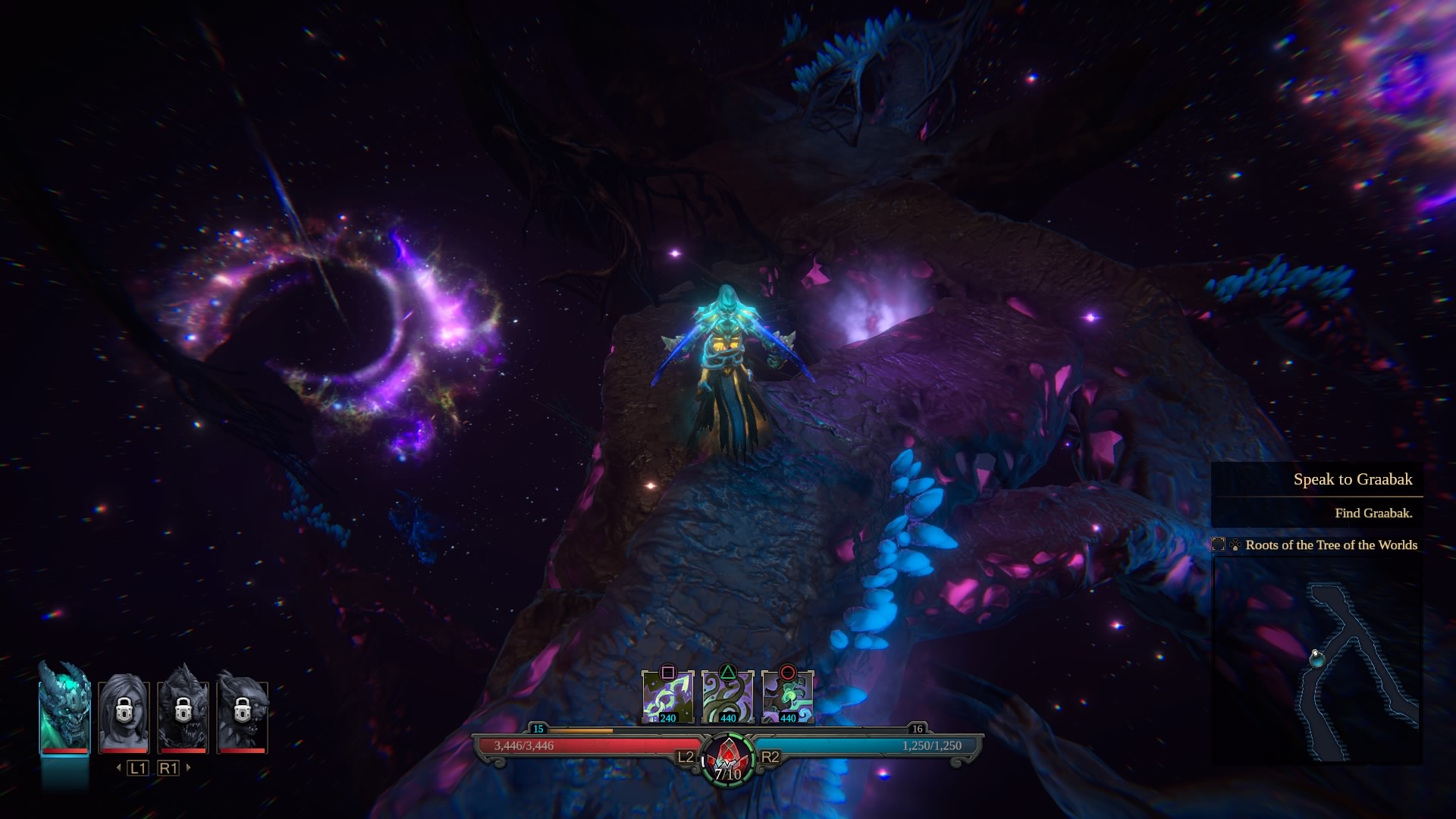Click the left arrow beside the L1 prompt
Screen dimensions: 1456x819
coord(119,767)
